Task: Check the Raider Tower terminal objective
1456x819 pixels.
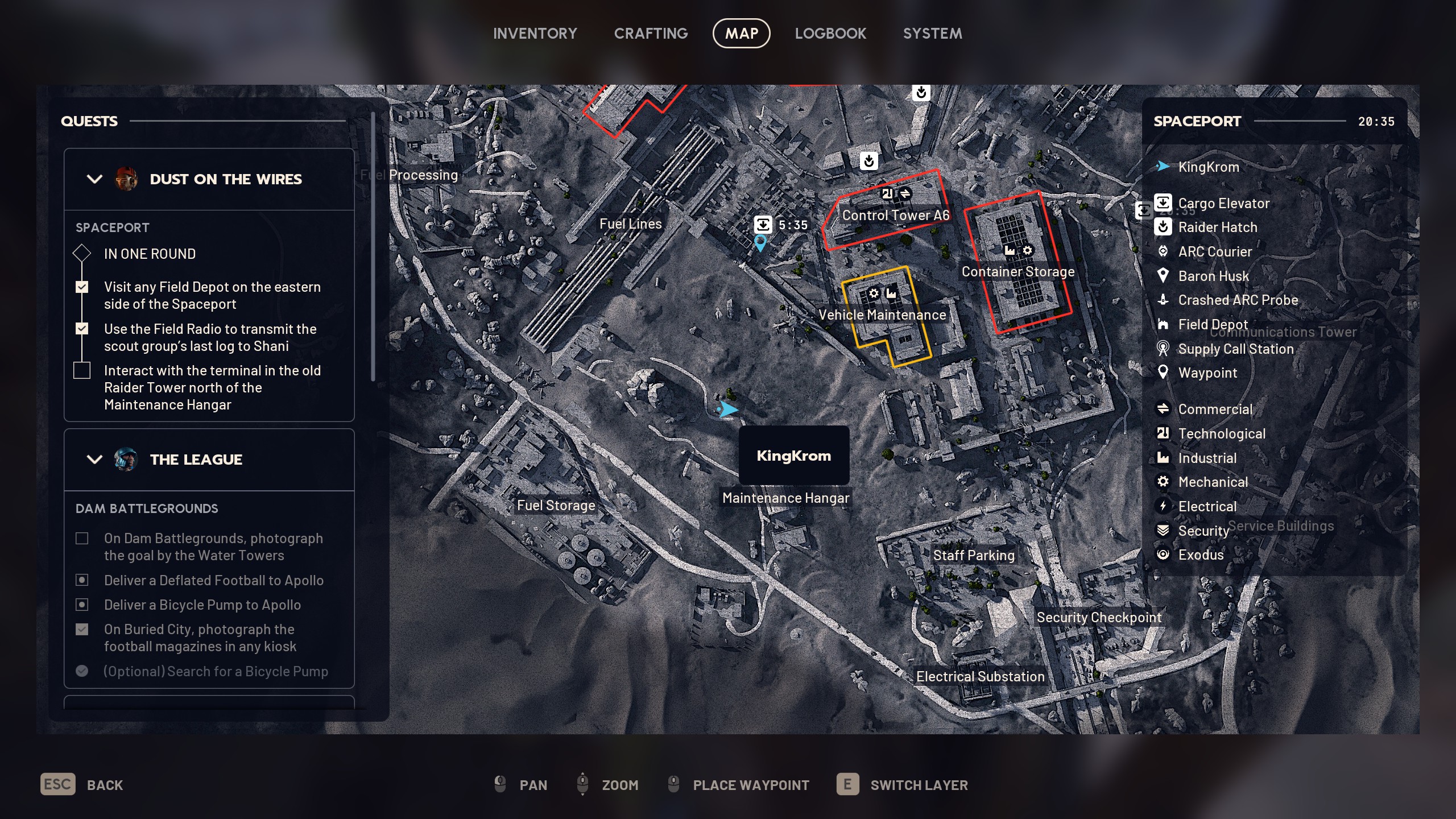Action: pyautogui.click(x=82, y=370)
